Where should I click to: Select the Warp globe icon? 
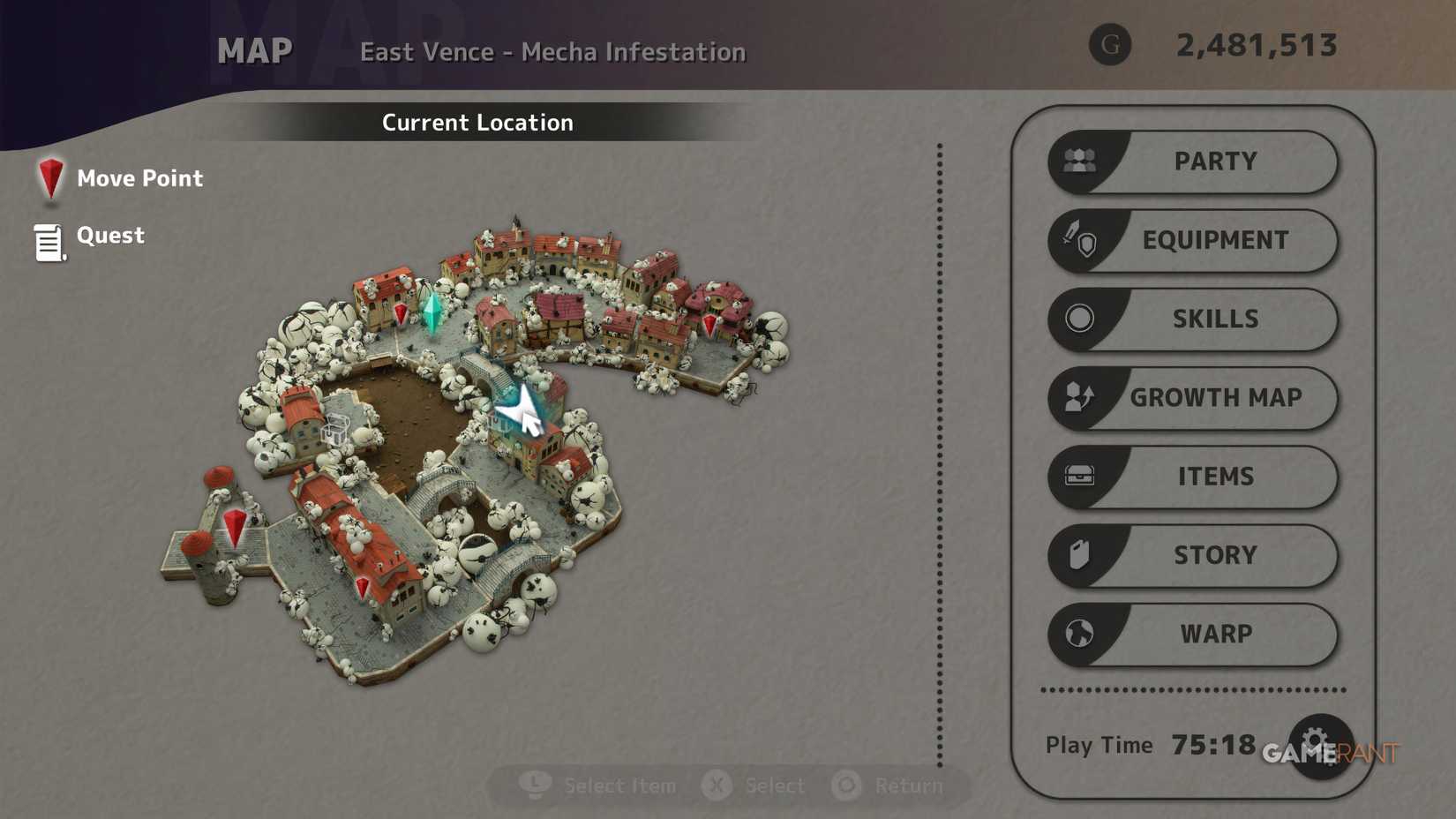1078,635
